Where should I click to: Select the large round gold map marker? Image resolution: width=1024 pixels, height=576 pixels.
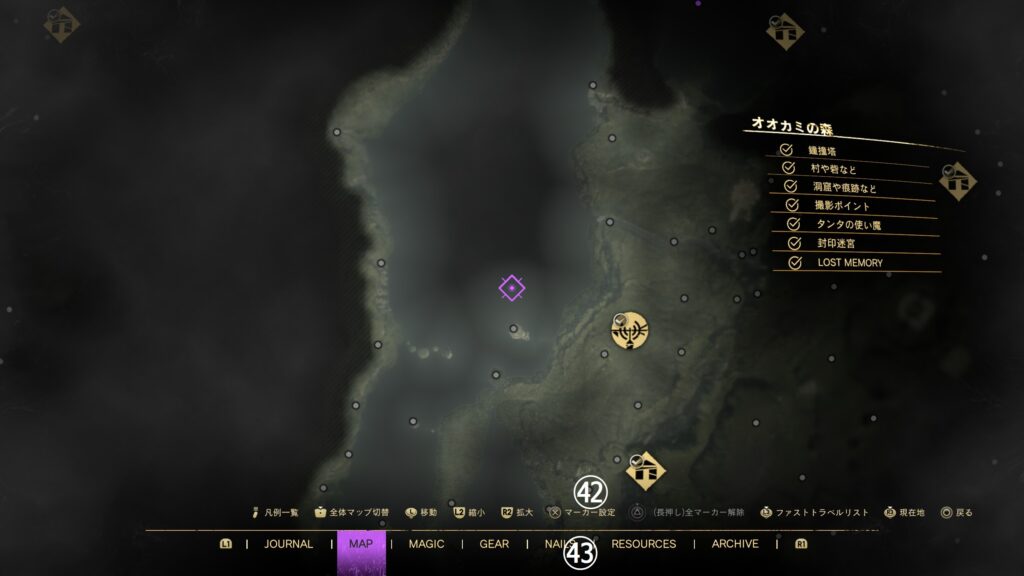pos(631,330)
